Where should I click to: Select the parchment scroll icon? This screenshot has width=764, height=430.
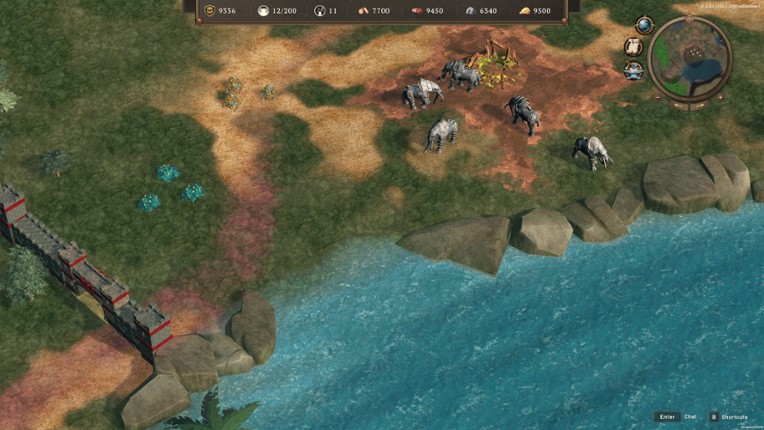click(x=633, y=47)
